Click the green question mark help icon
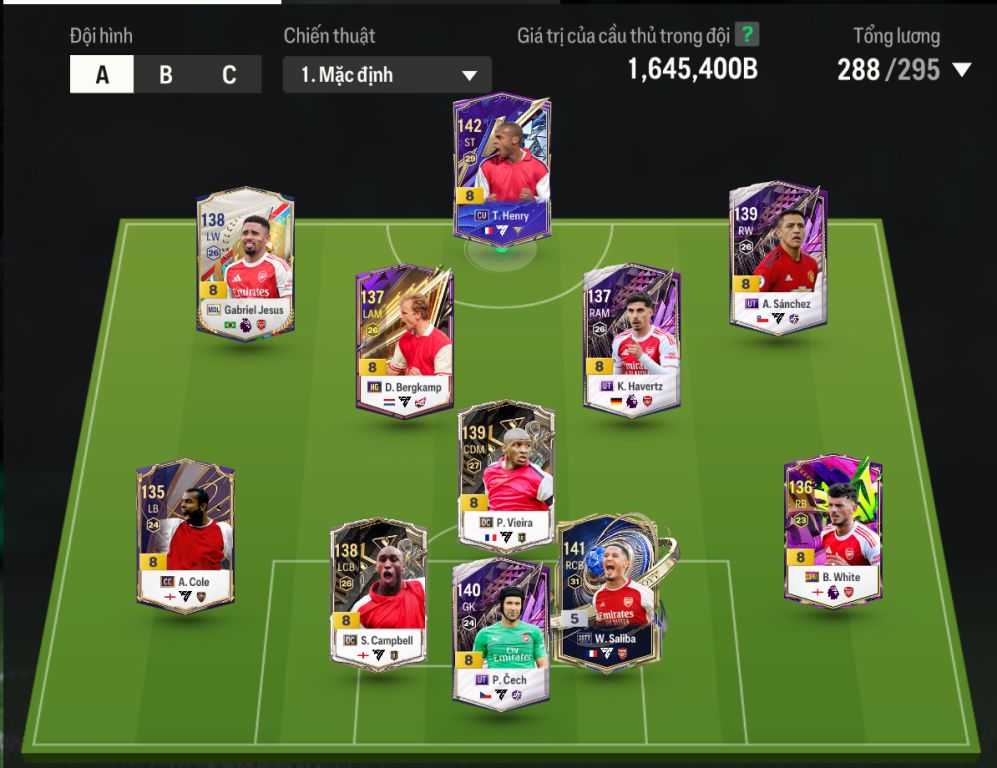997x768 pixels. point(747,35)
